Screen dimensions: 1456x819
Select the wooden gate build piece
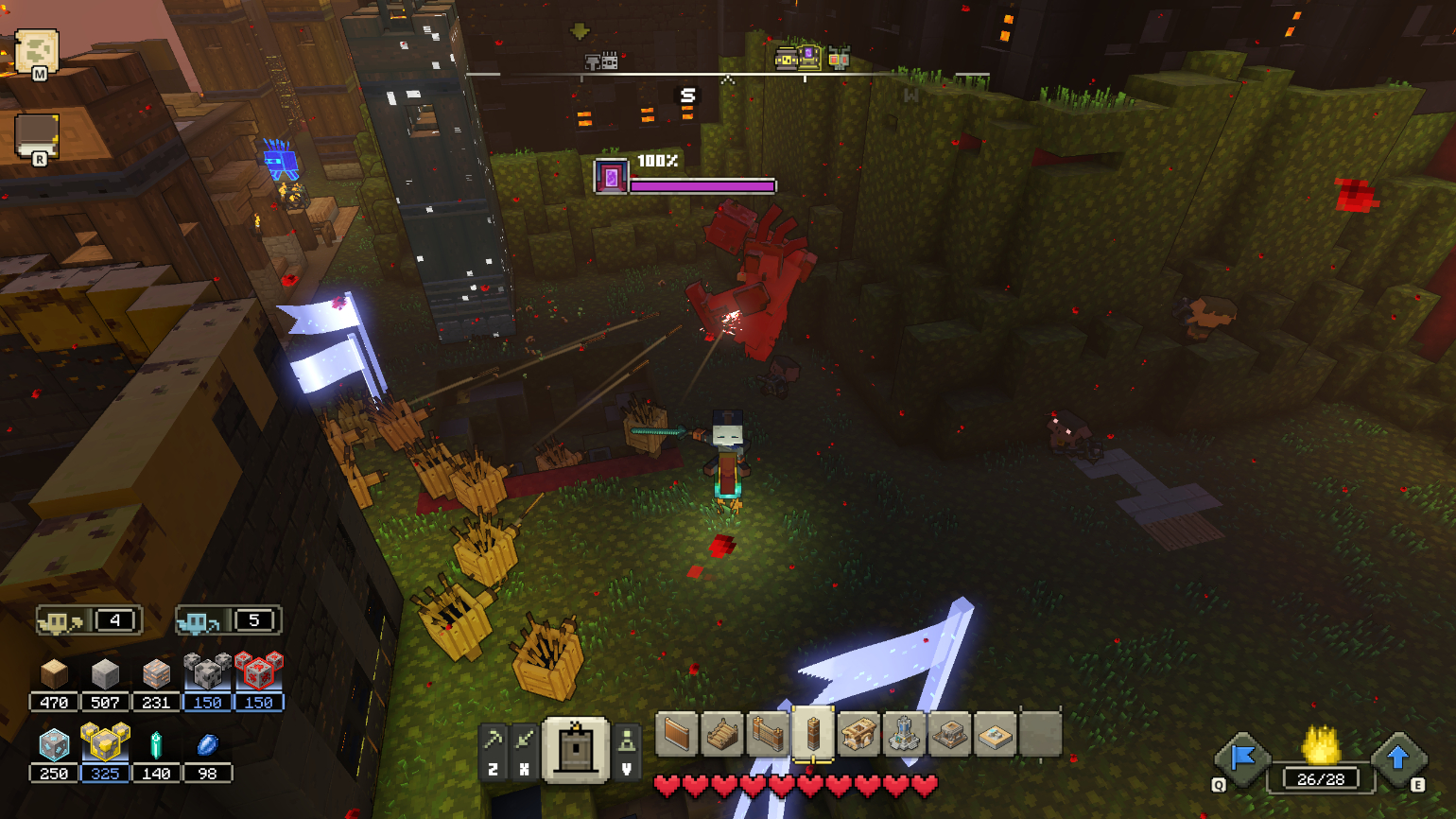[766, 736]
